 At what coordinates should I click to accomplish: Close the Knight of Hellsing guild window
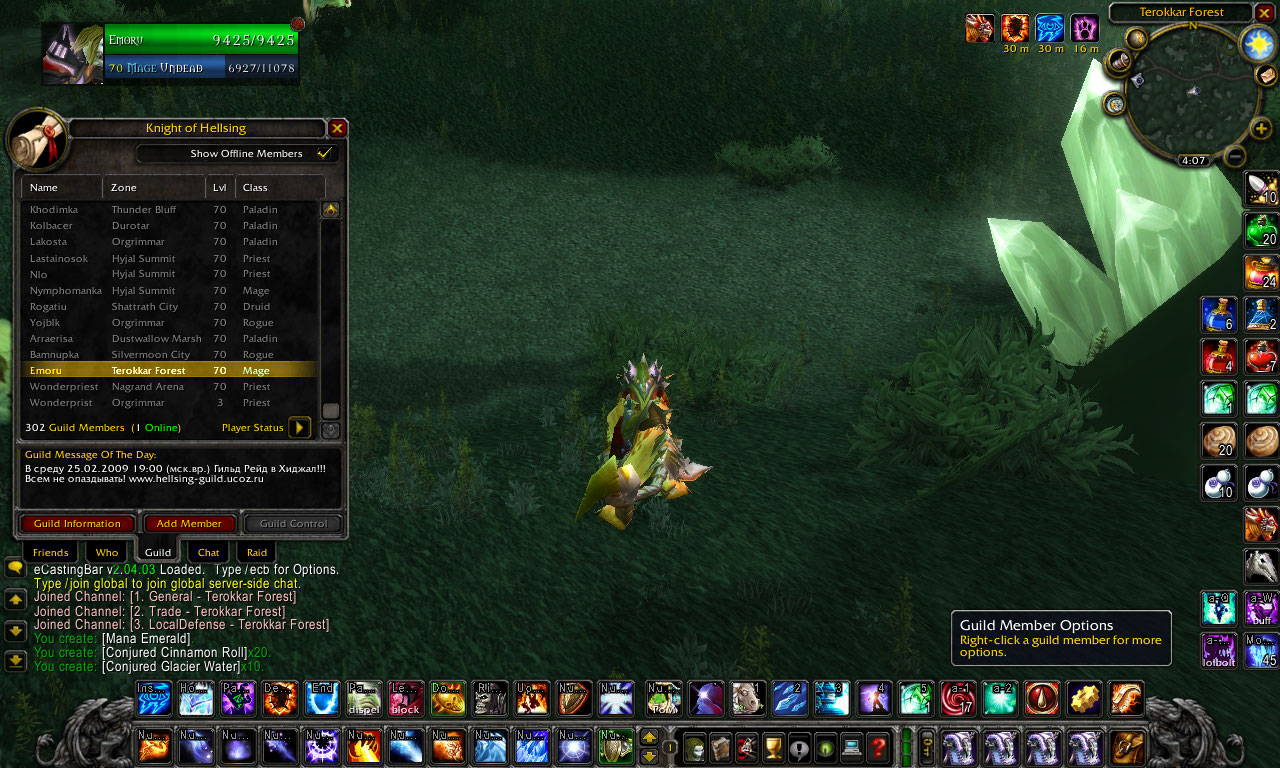(x=338, y=128)
